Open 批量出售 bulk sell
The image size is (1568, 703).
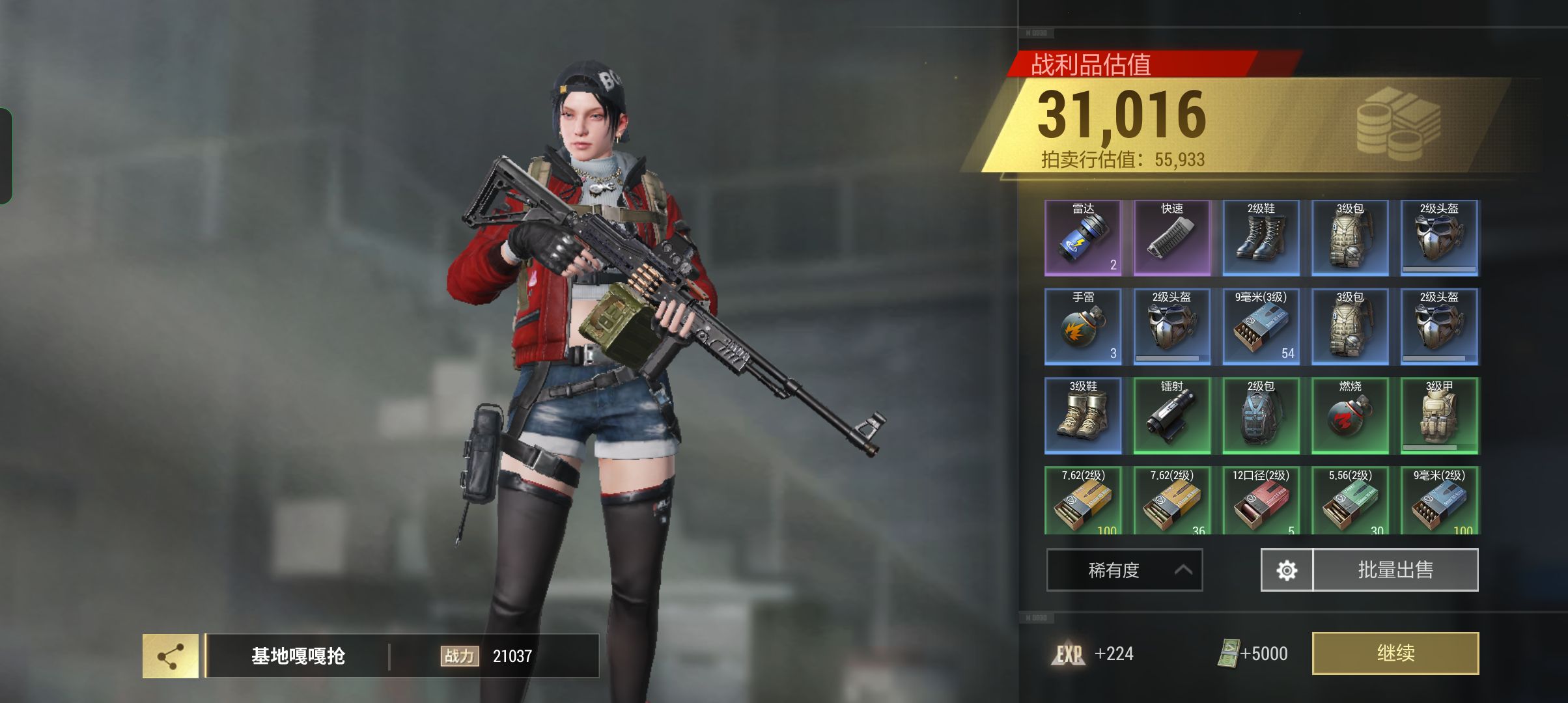coord(1395,570)
